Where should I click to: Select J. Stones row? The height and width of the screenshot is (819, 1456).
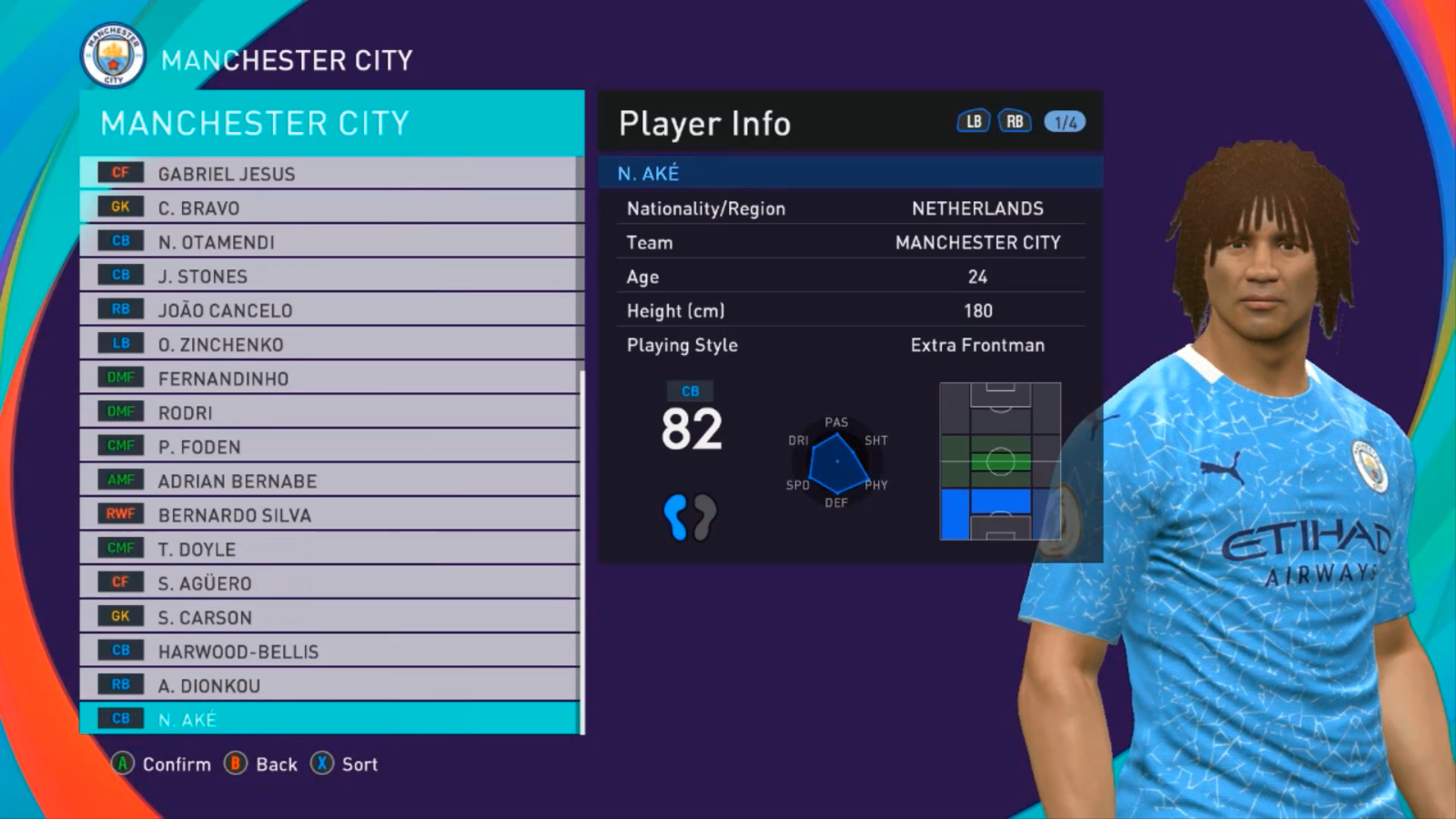tap(328, 276)
